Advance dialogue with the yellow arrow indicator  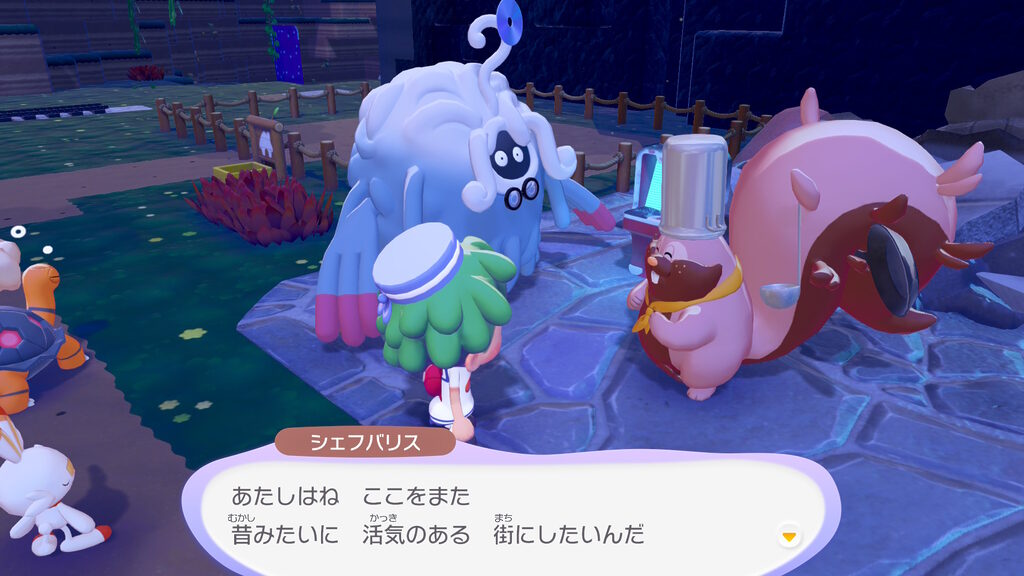coord(790,537)
